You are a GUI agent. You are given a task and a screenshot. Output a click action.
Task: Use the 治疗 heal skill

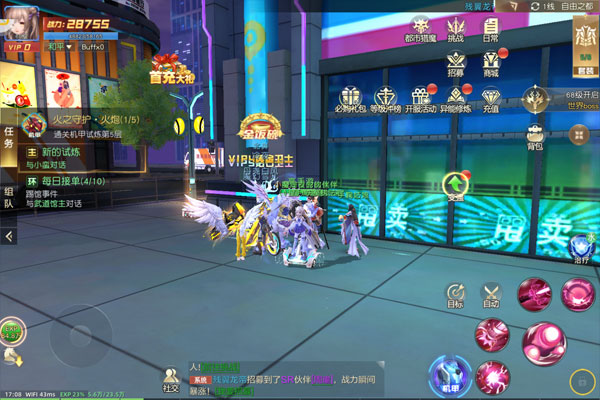point(581,250)
